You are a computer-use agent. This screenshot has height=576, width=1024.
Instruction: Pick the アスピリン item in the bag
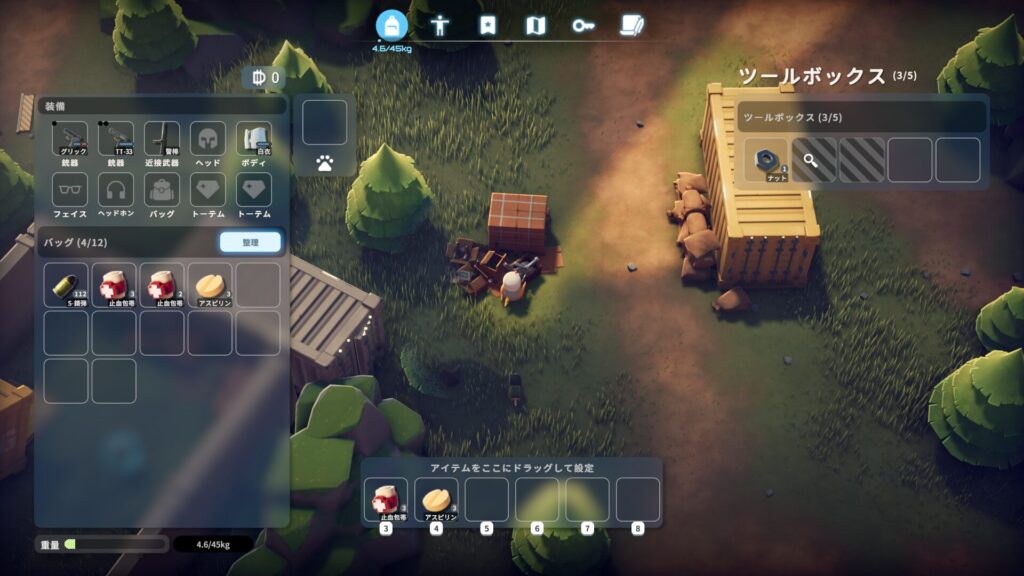[210, 285]
